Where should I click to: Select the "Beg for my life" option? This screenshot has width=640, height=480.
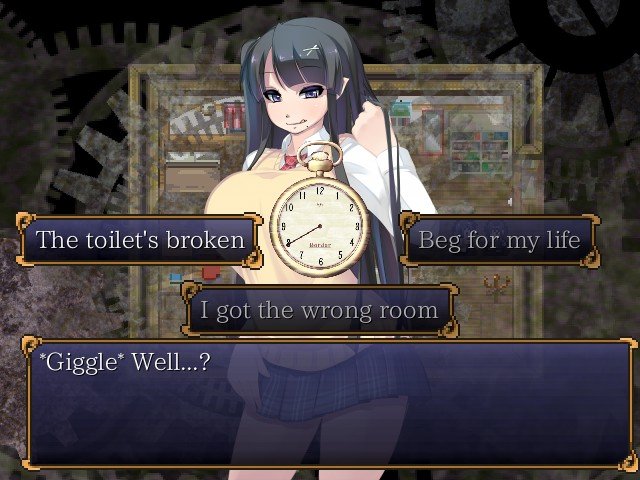(x=498, y=240)
